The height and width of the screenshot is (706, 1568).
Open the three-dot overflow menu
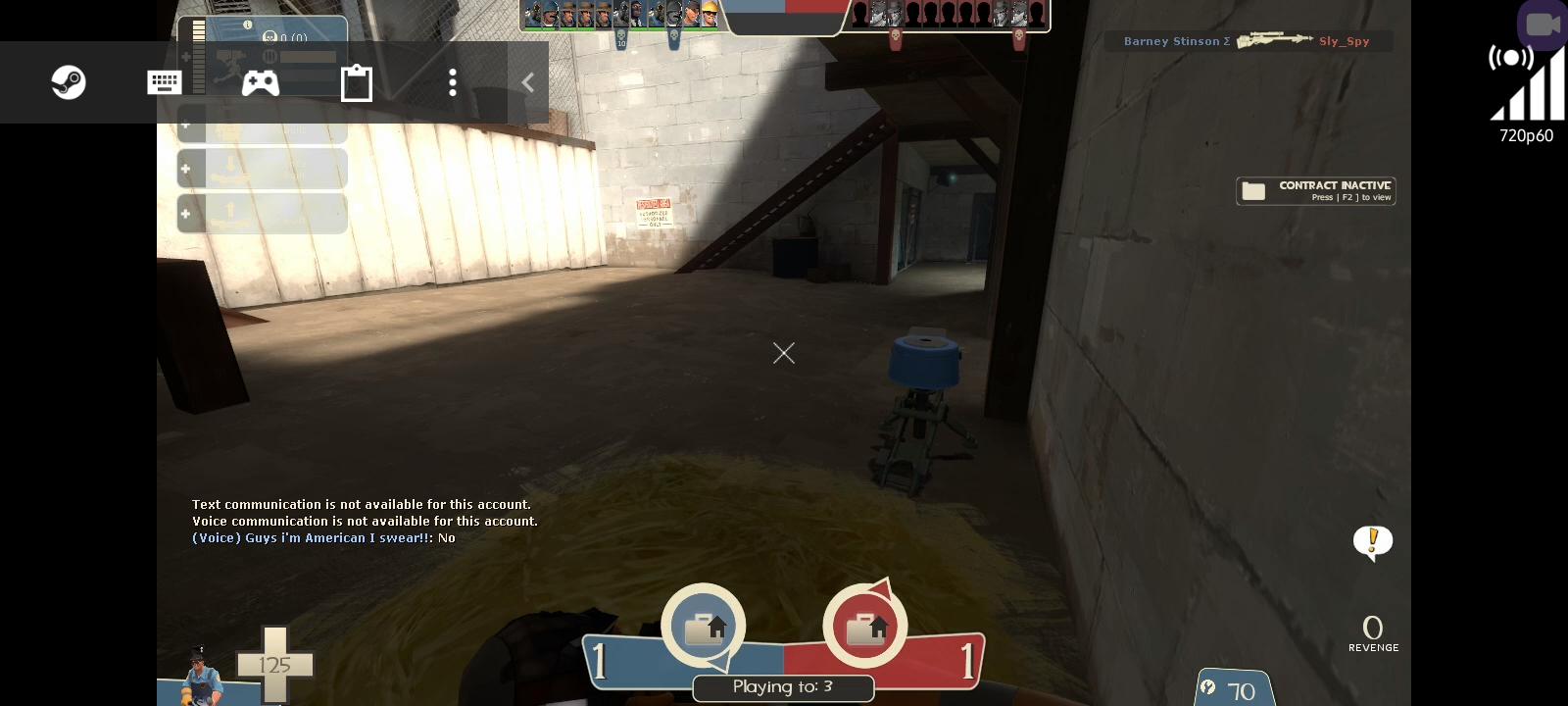click(x=453, y=82)
